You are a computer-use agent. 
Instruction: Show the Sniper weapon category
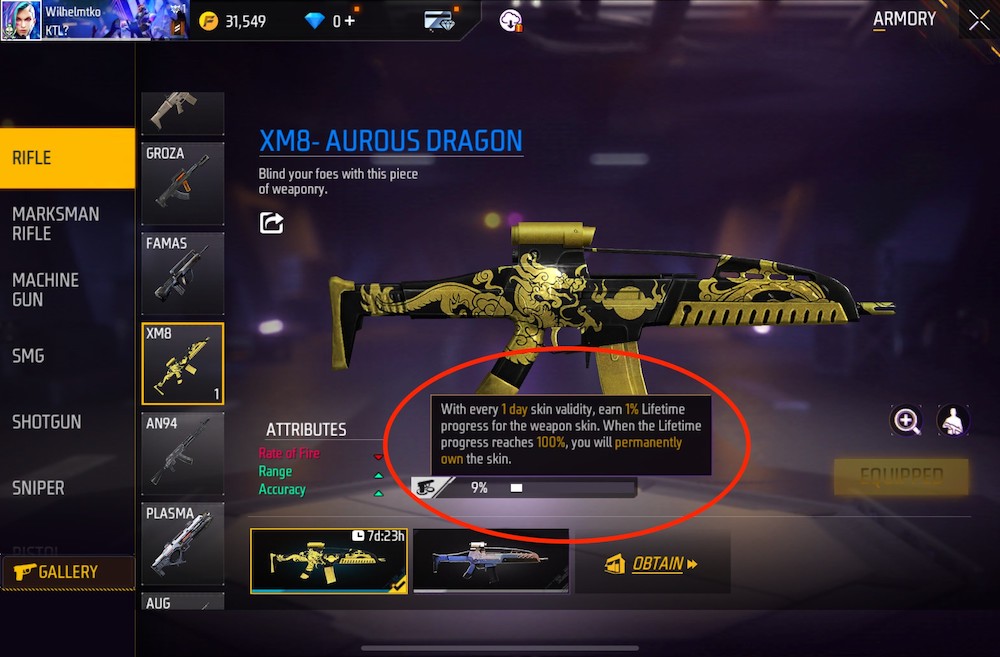point(38,488)
